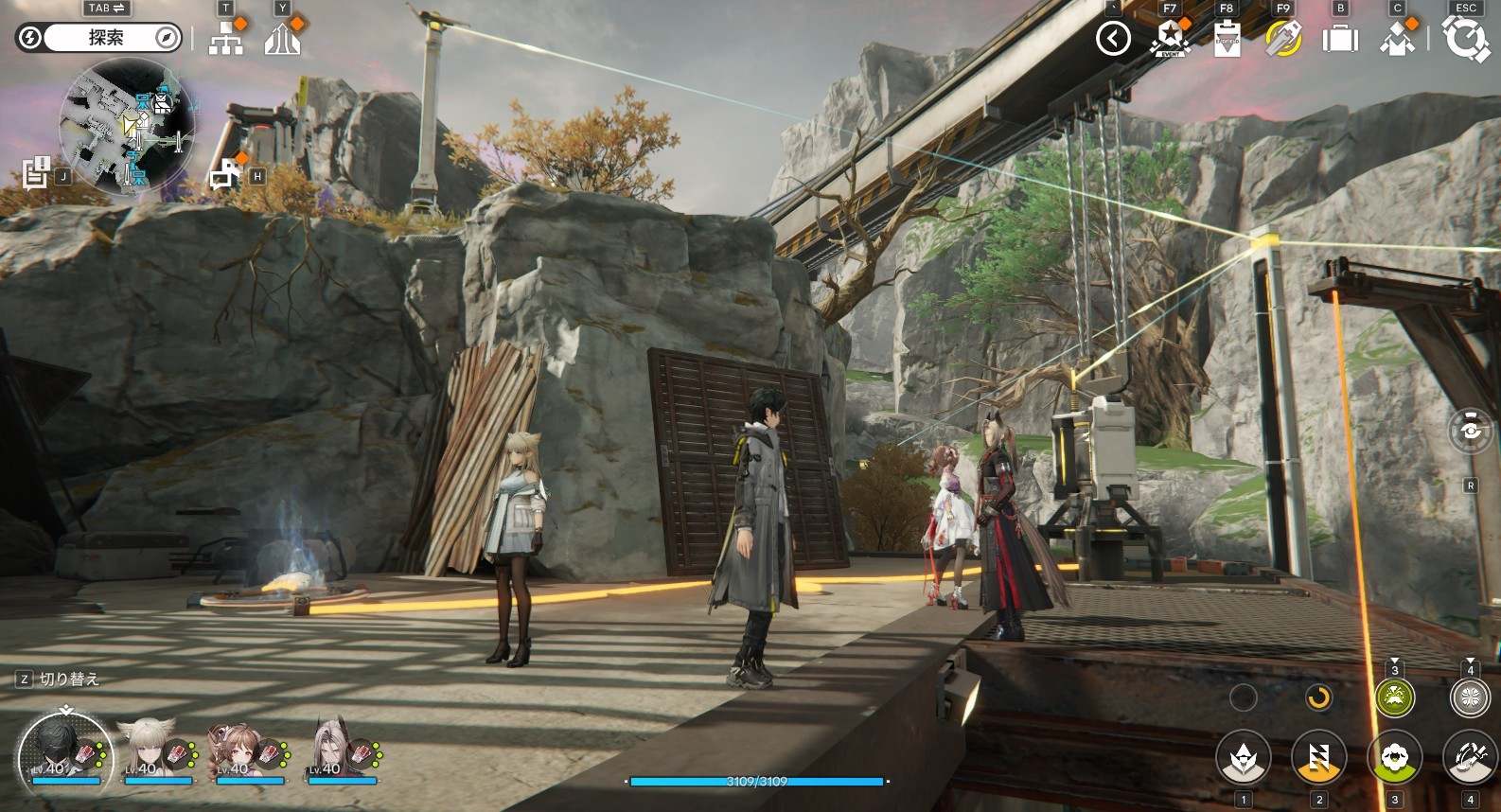Screen dimensions: 1501x812
Task: Activate the yellow-charged stripe skill icon
Action: (x=1319, y=757)
